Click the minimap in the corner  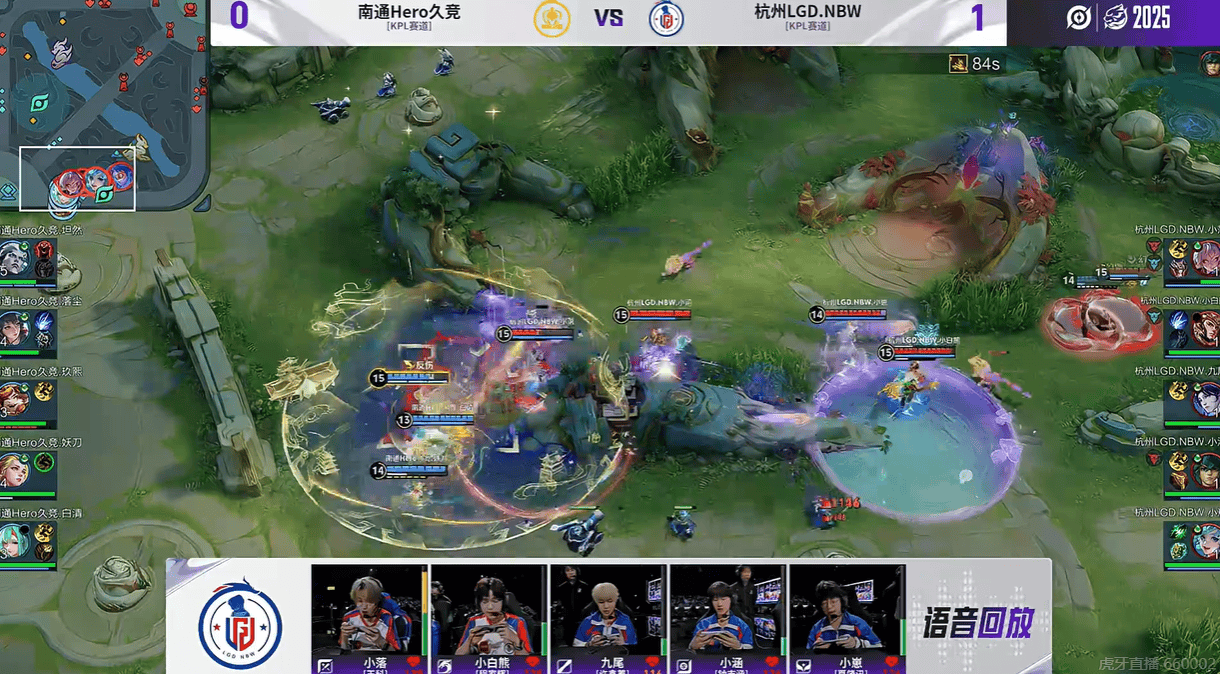(103, 105)
